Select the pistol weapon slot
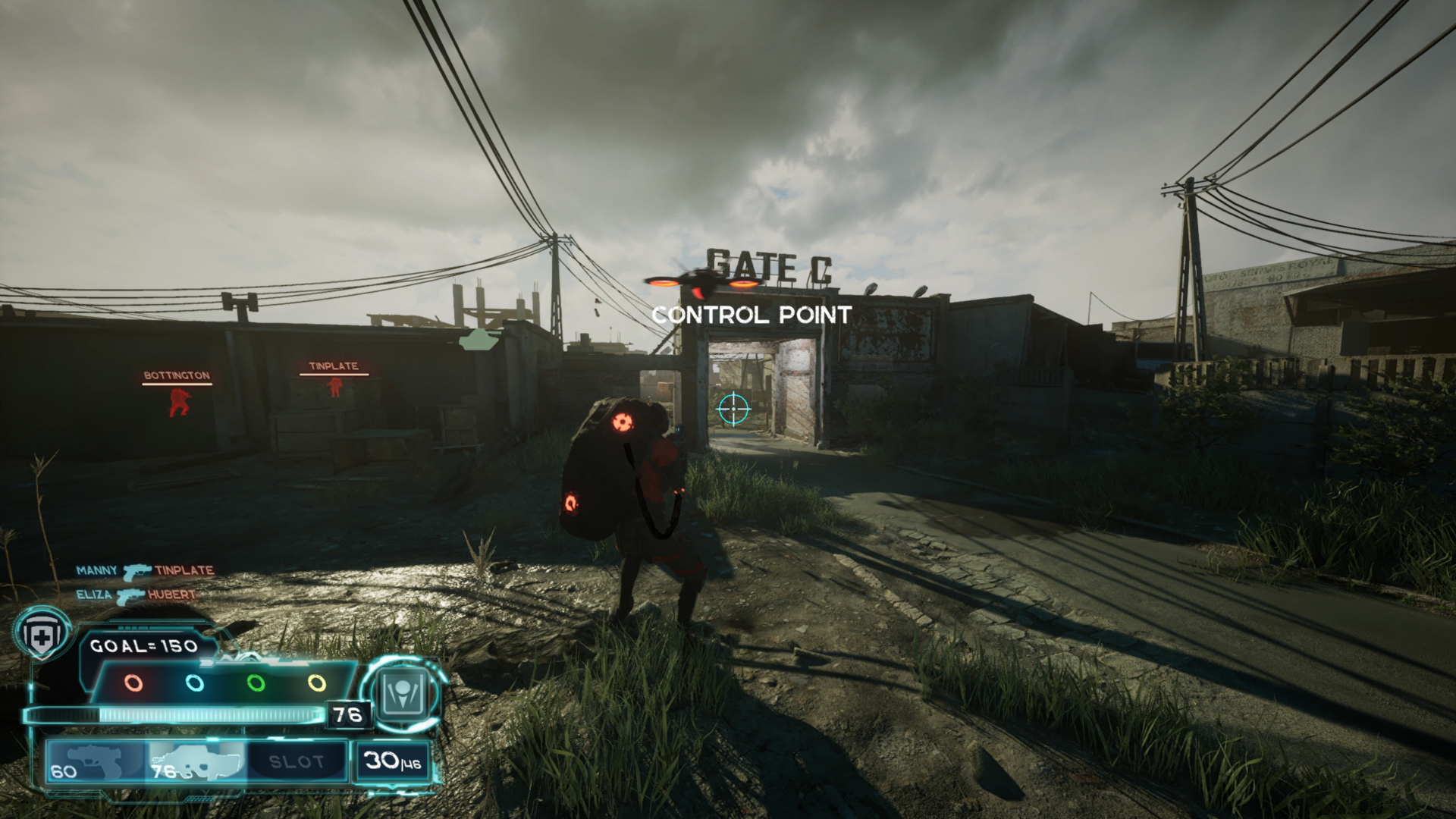Viewport: 1456px width, 819px height. [96, 761]
